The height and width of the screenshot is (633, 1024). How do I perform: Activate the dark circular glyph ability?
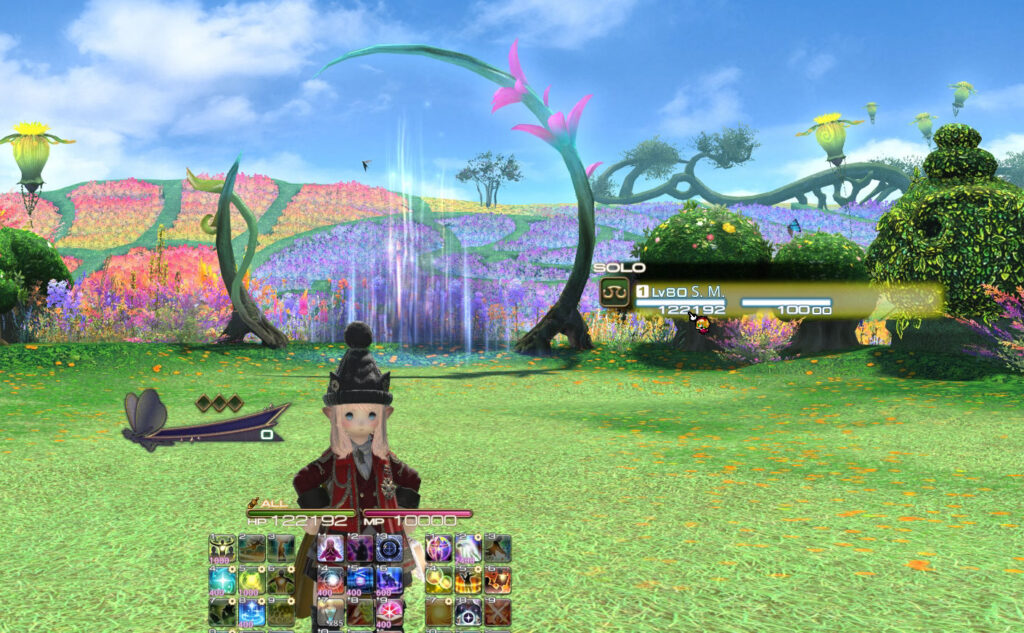(x=390, y=548)
